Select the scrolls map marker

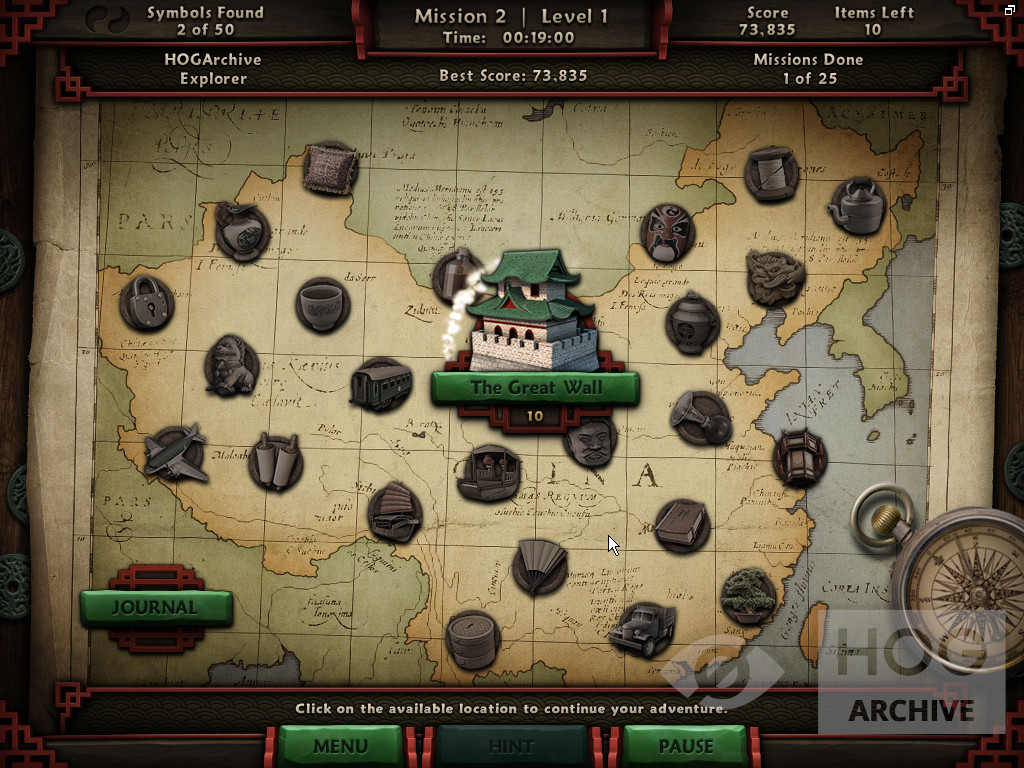click(274, 461)
